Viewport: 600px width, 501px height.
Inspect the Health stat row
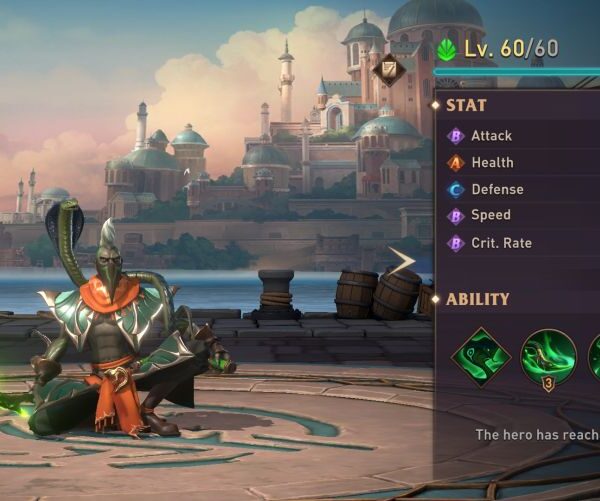point(492,162)
